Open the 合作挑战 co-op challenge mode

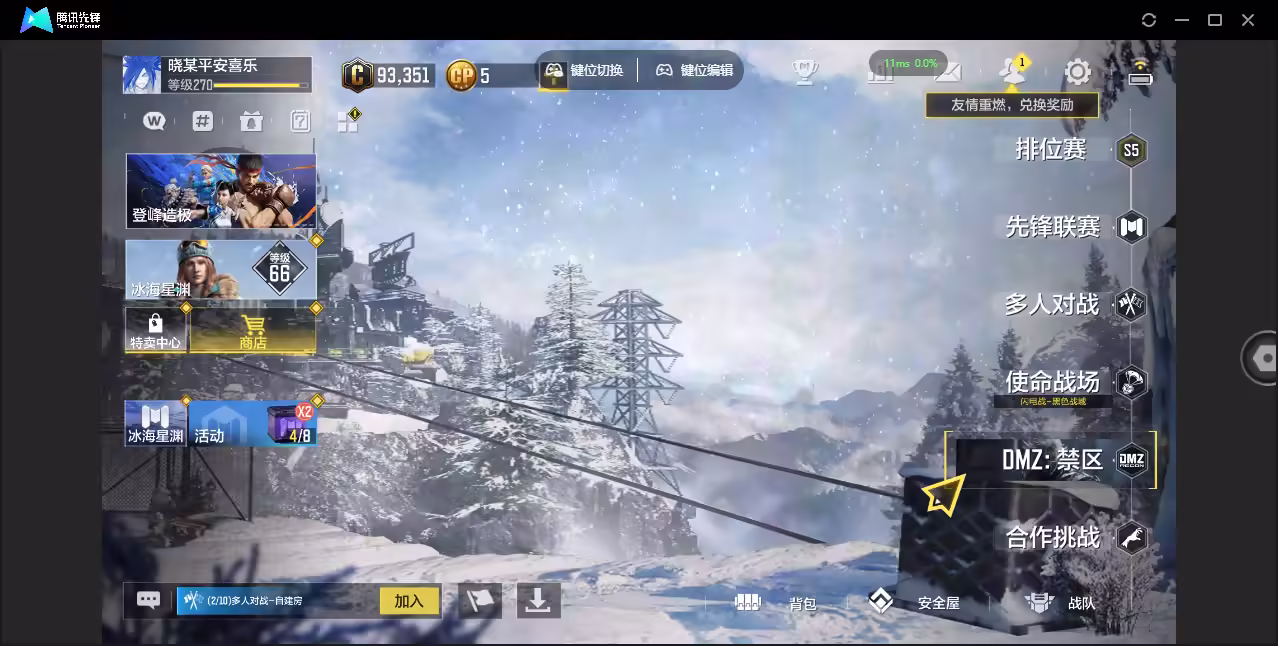coord(1053,538)
